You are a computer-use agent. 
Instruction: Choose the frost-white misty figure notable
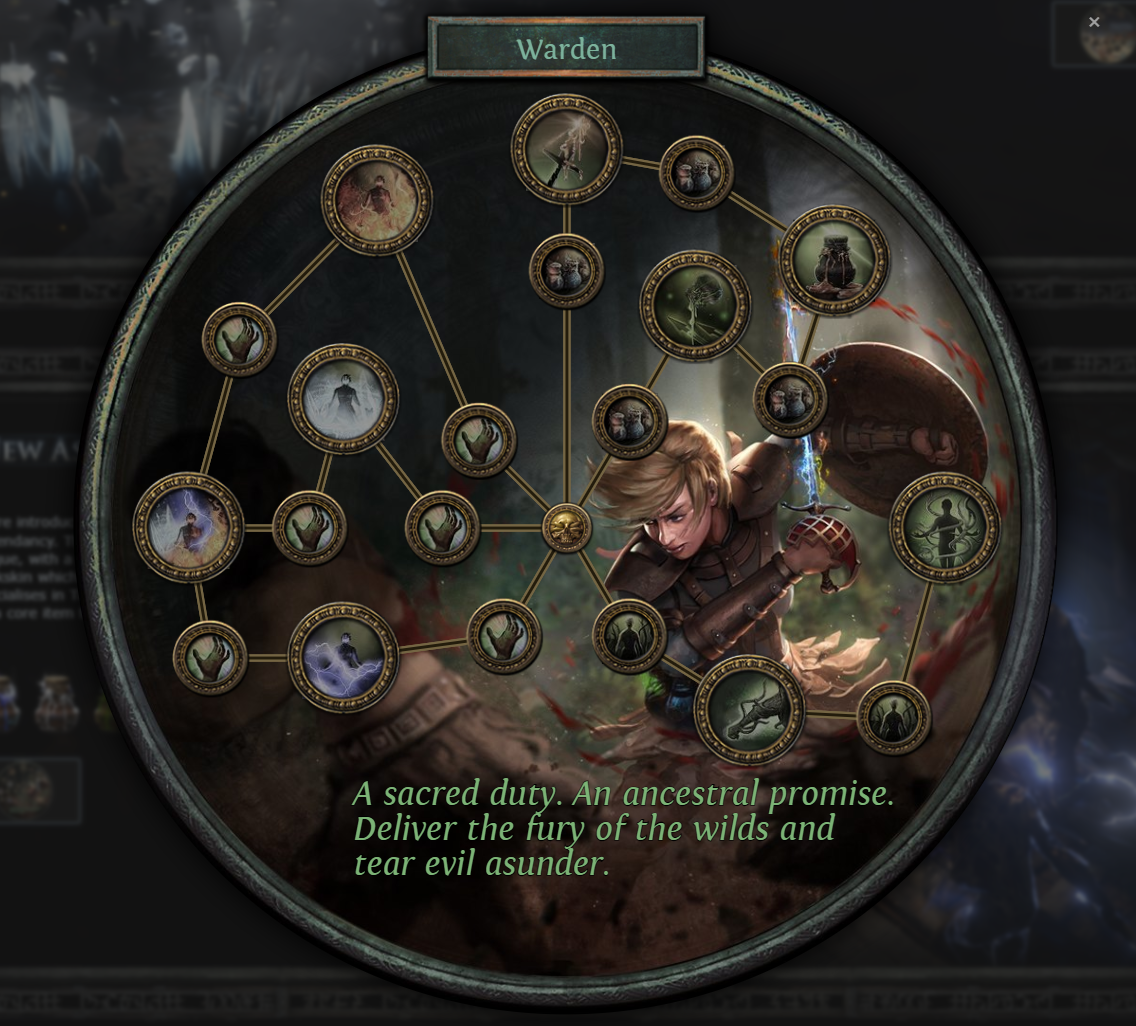coord(343,399)
